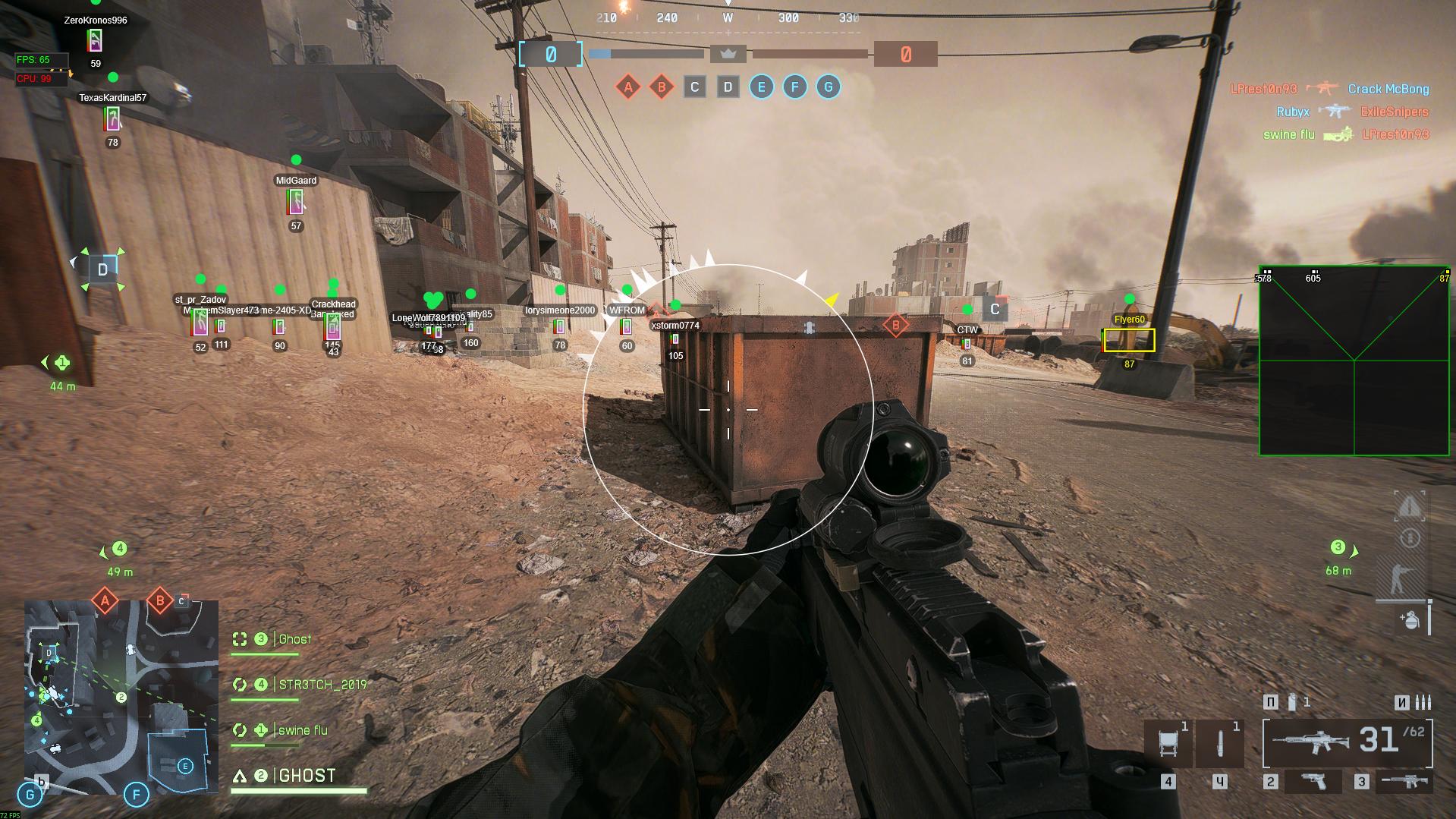Select objective C in the capture status row
The width and height of the screenshot is (1456, 819).
(694, 87)
